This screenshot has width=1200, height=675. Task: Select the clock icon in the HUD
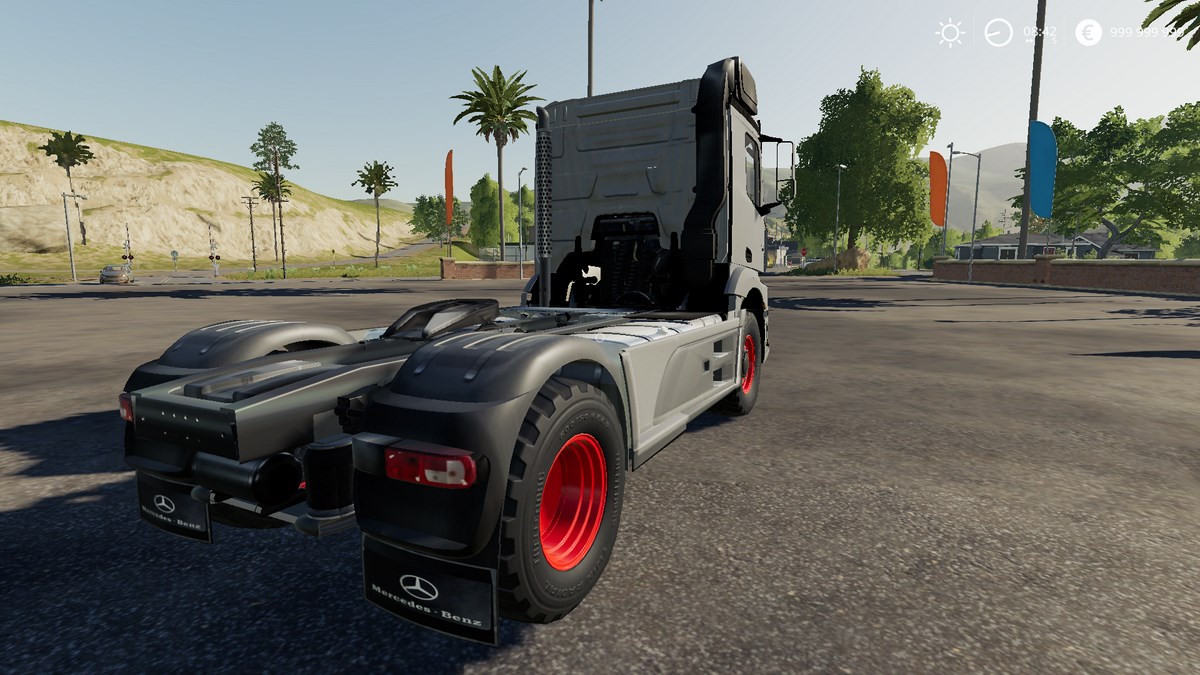tap(998, 33)
